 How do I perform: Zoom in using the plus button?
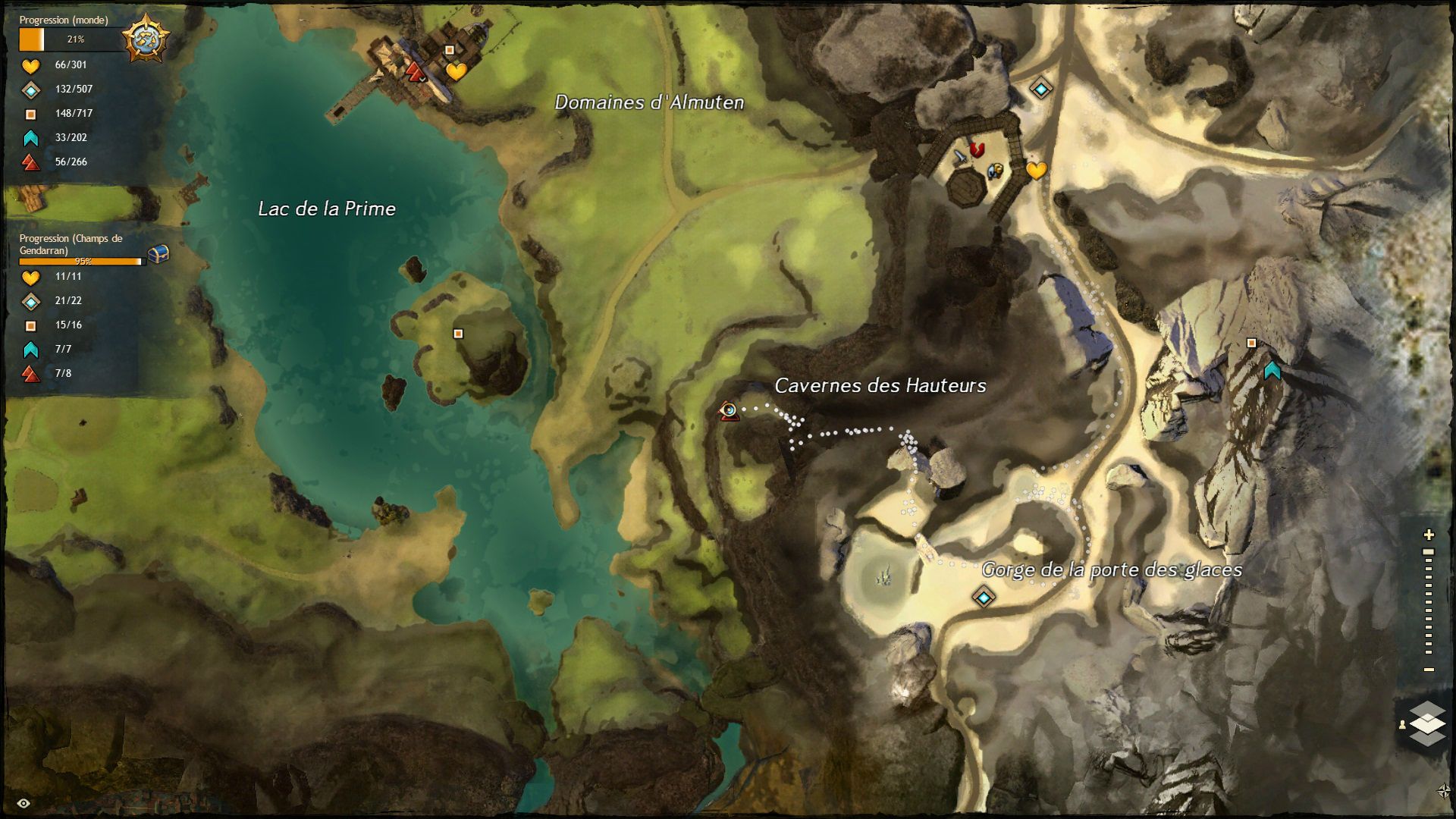point(1429,534)
